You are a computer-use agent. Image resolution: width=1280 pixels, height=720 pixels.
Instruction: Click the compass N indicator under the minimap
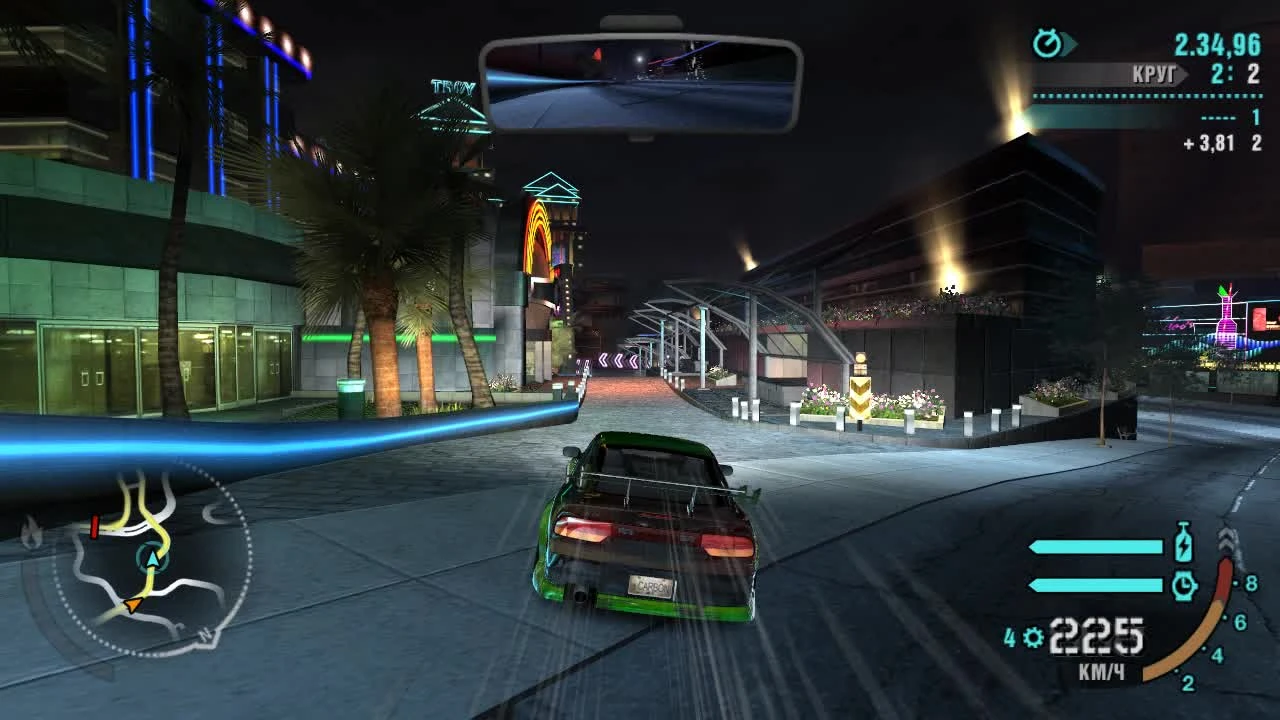click(x=205, y=636)
